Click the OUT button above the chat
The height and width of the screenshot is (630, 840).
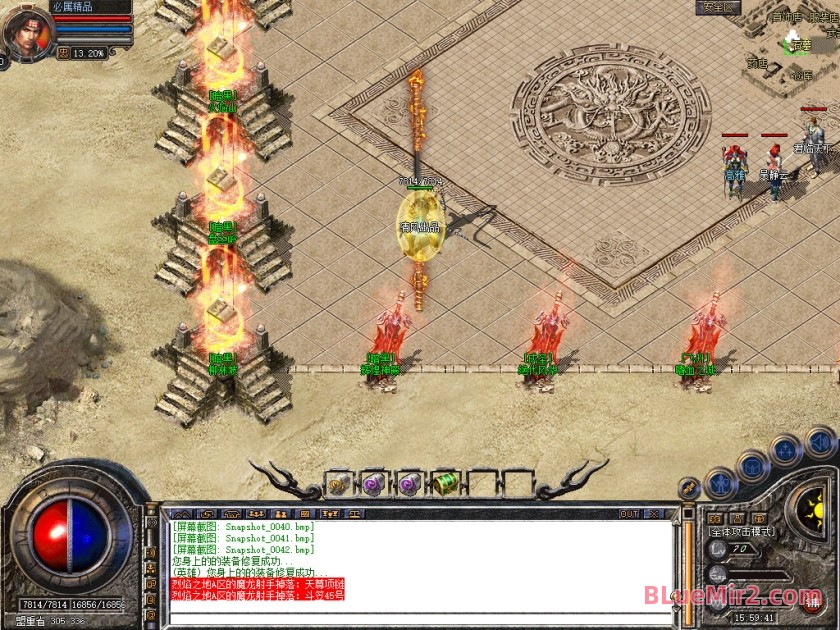pyautogui.click(x=629, y=514)
